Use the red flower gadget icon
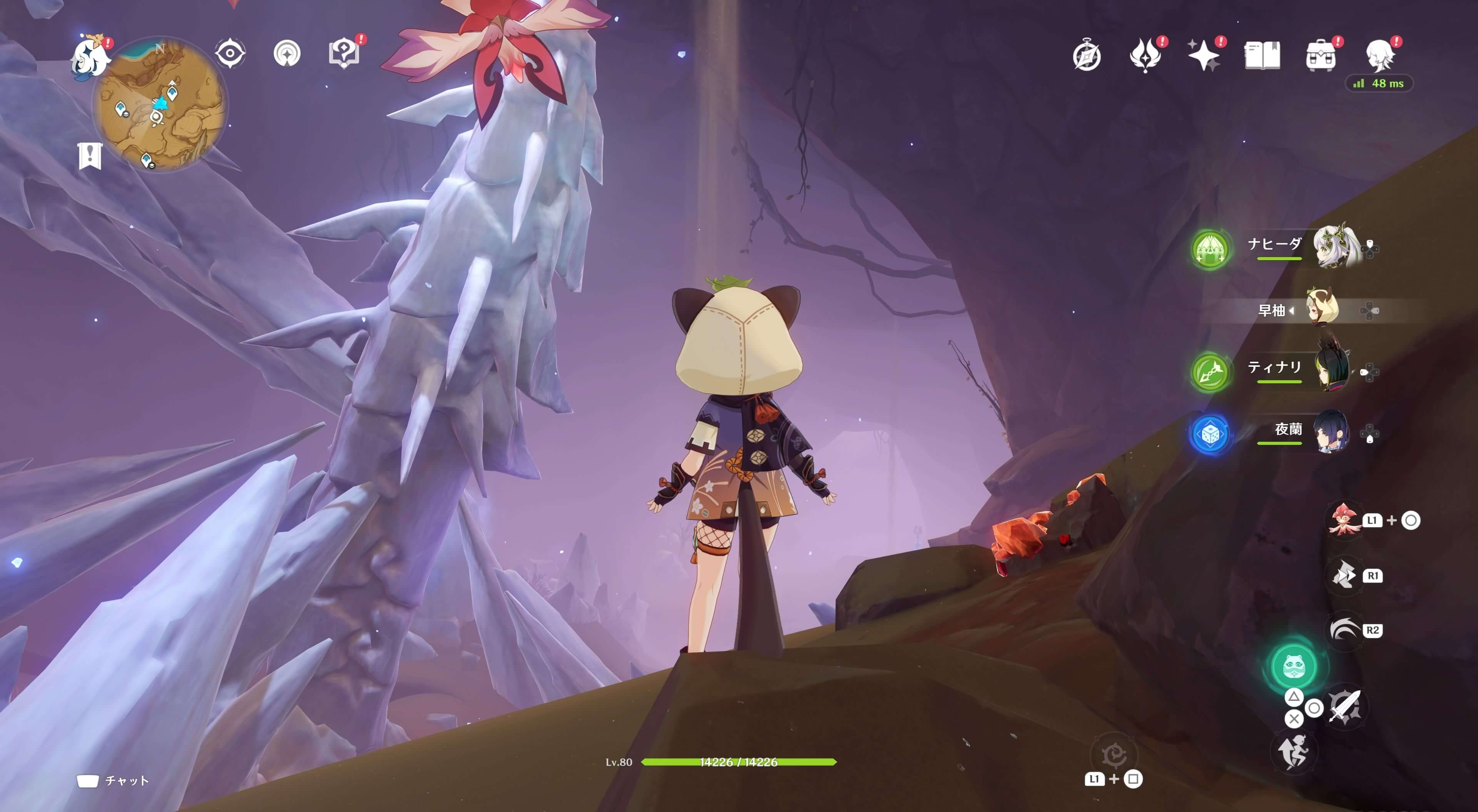Image resolution: width=1478 pixels, height=812 pixels. click(x=1343, y=520)
